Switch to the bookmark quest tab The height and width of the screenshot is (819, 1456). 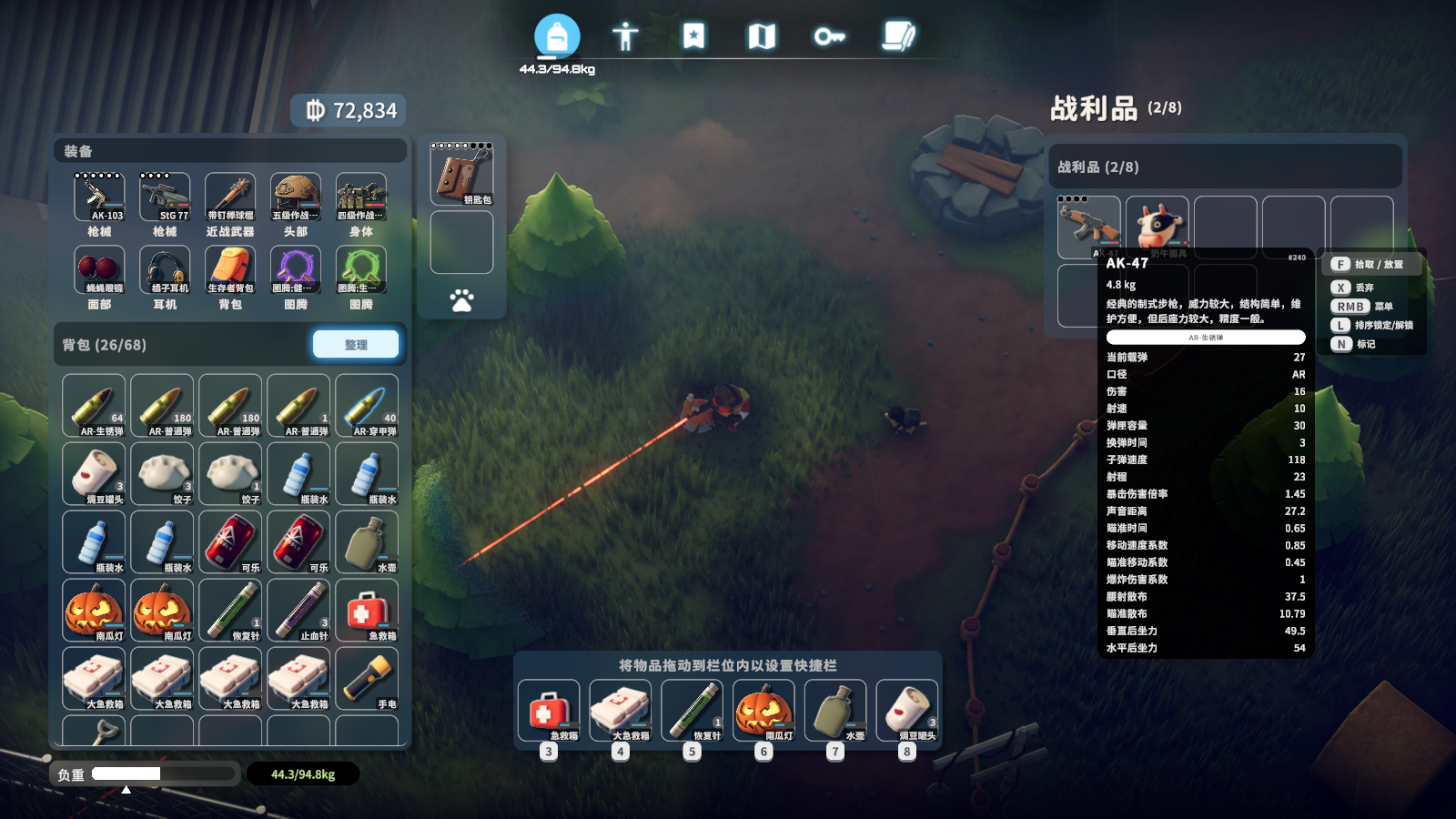click(x=693, y=36)
